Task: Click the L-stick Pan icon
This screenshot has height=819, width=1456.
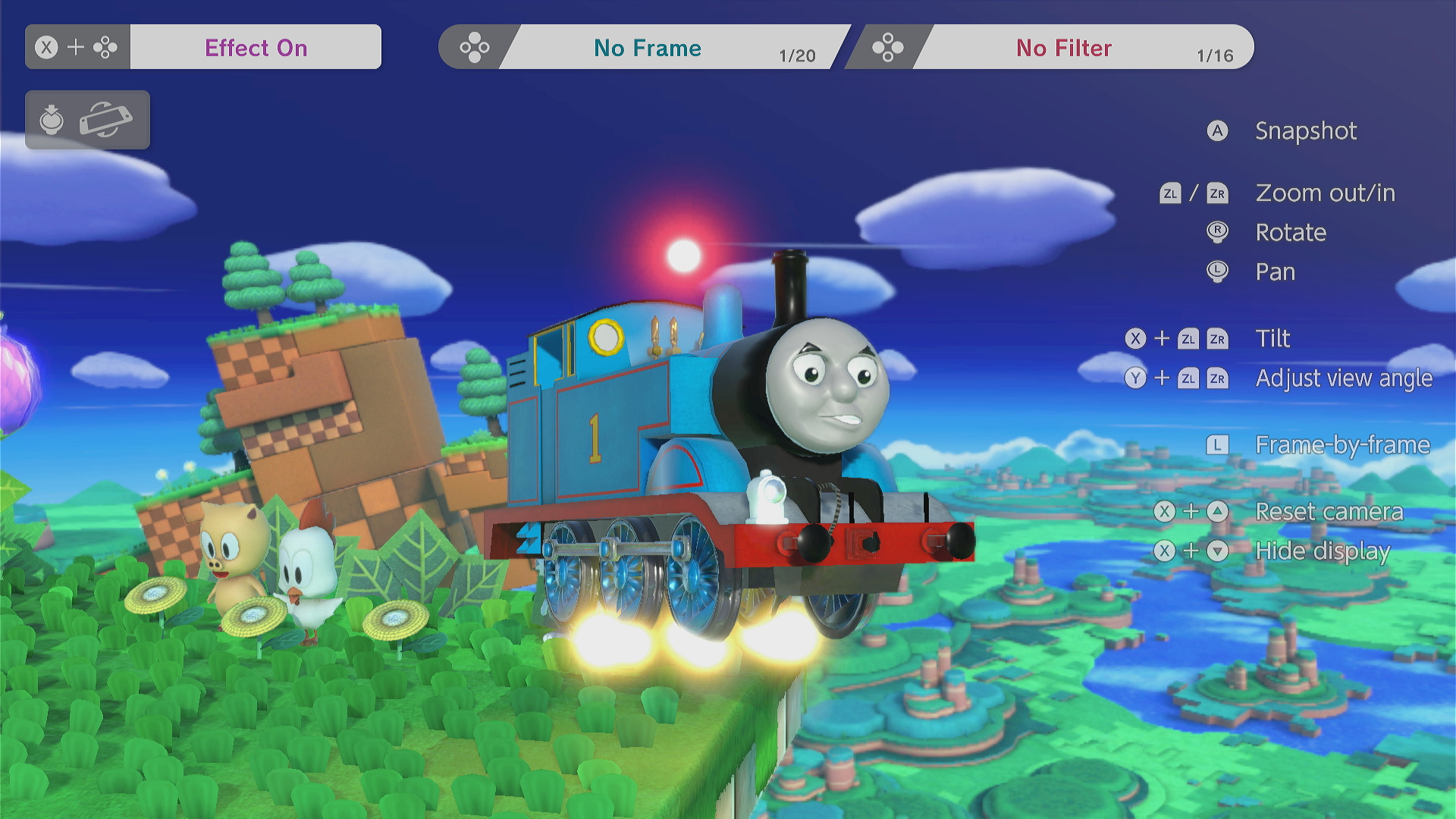Action: 1217,271
